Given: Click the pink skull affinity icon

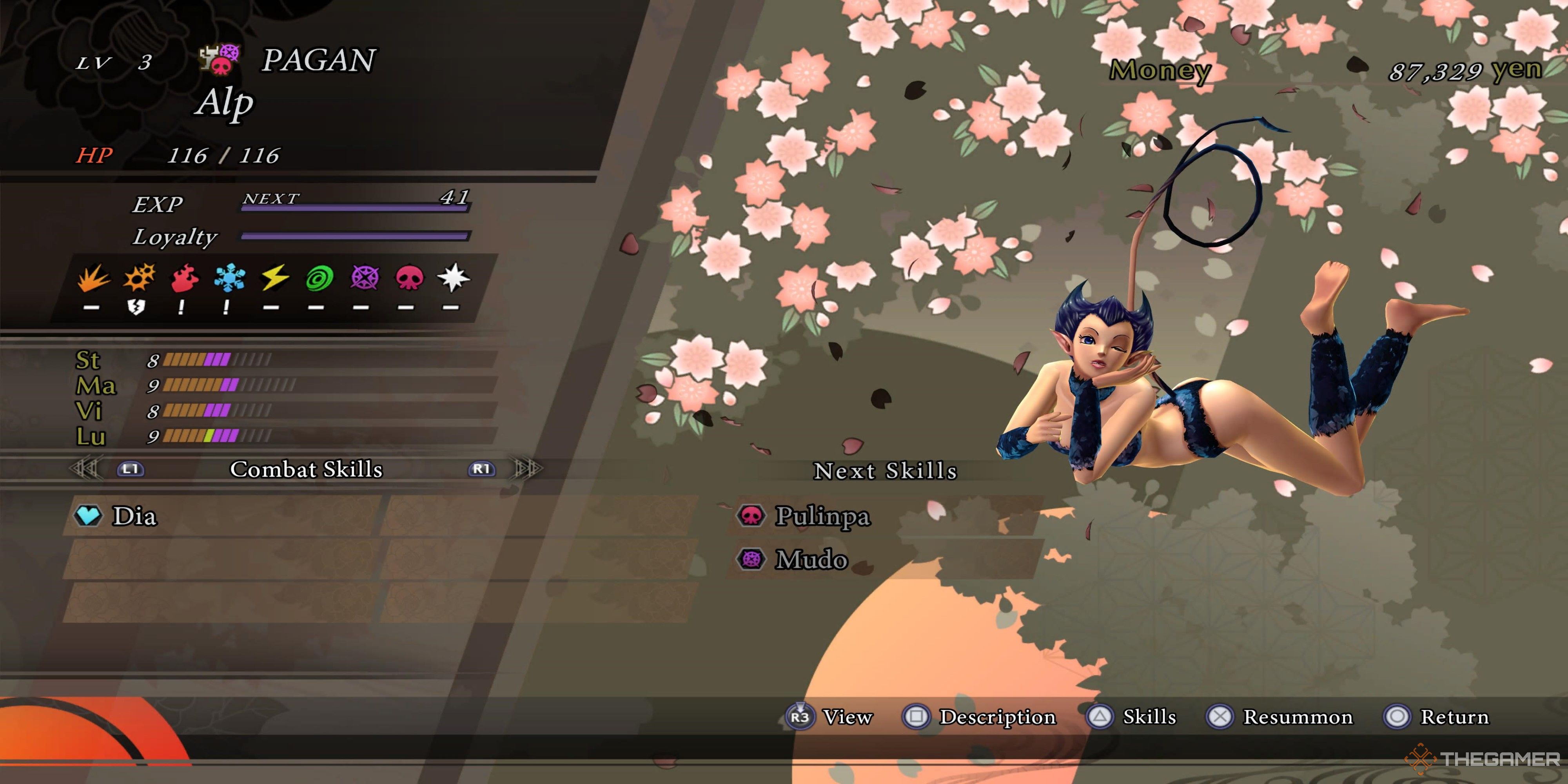Looking at the screenshot, I should click(x=409, y=278).
